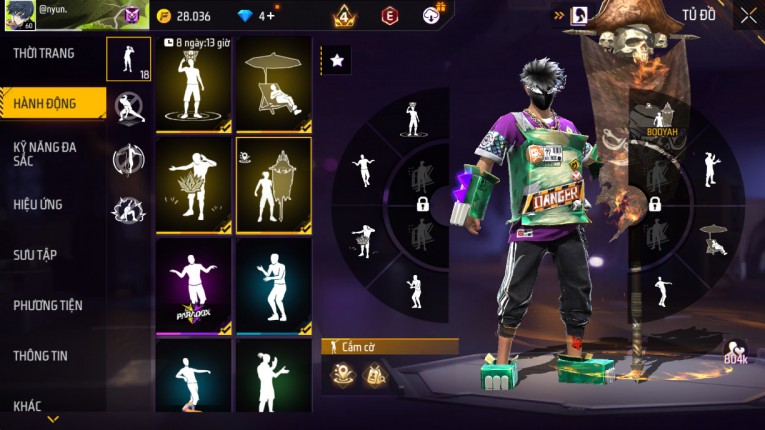Open the cloud download gift icon
This screenshot has height=430, width=765.
pos(432,15)
